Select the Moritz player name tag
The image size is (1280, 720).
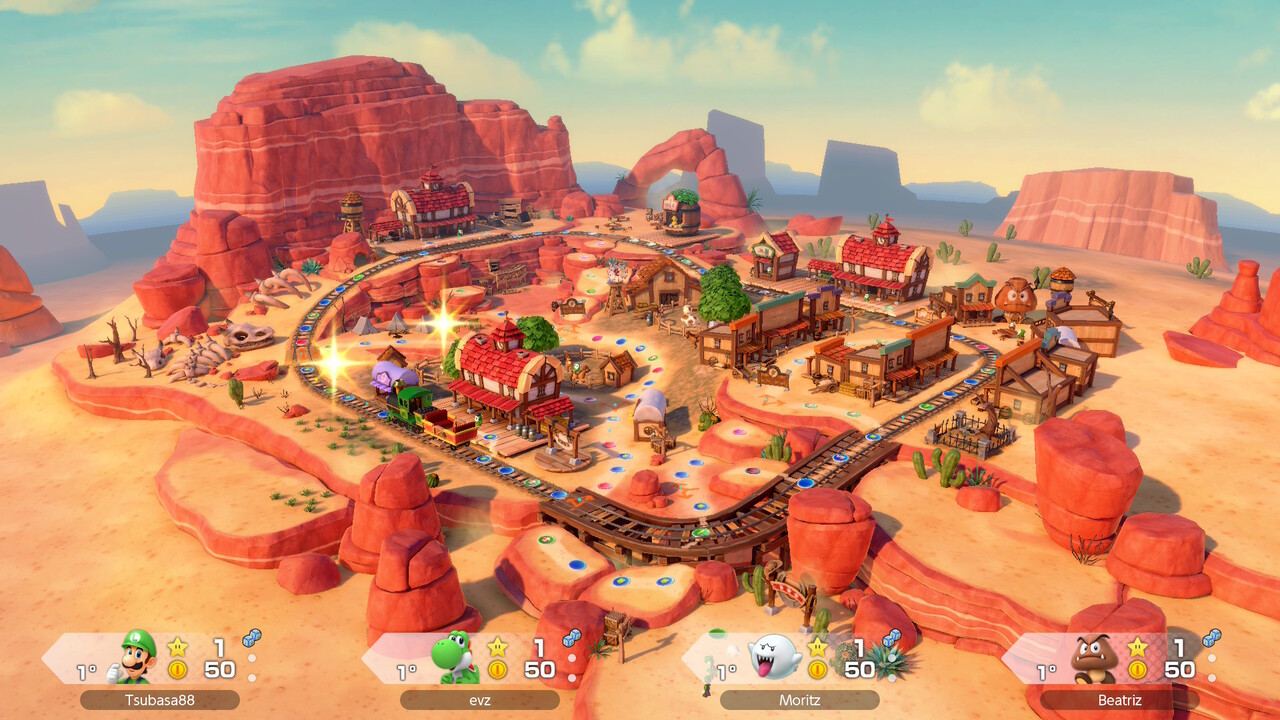coord(799,700)
